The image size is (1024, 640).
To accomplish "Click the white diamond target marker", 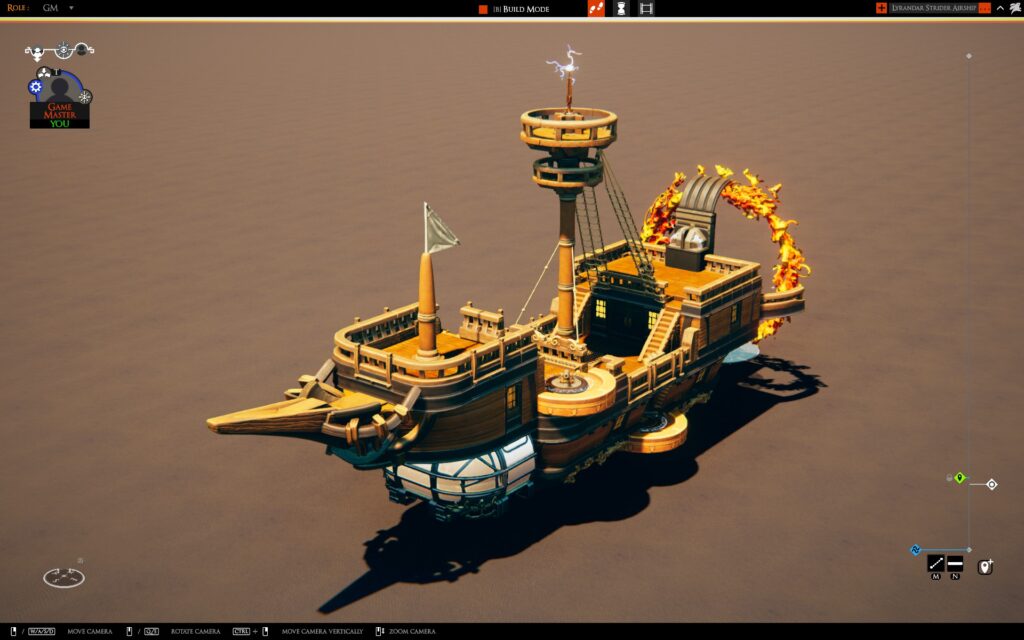I will click(x=991, y=484).
